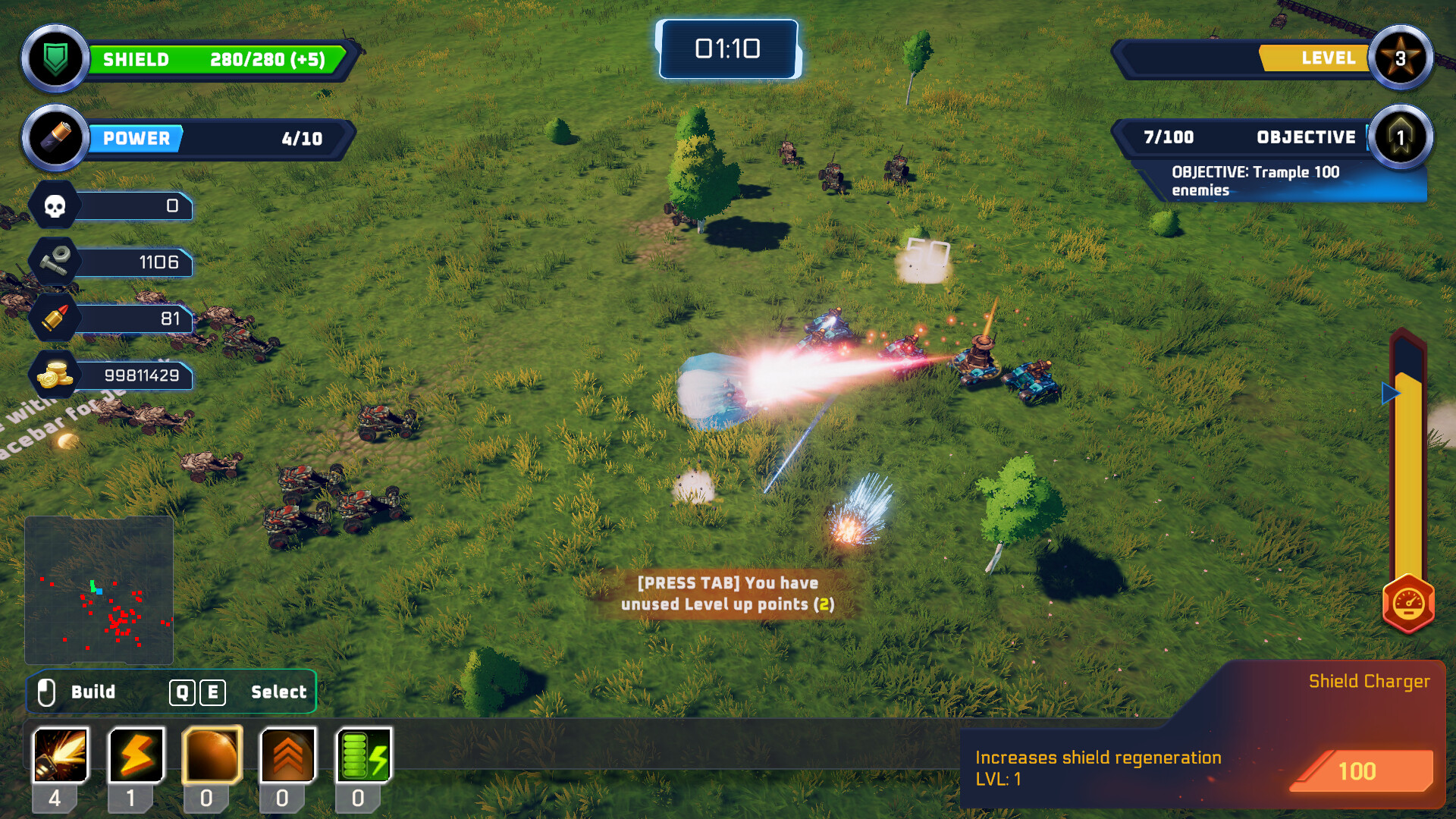The width and height of the screenshot is (1456, 819).
Task: Click the 100 cost button for Shield Charger
Action: pos(1357,771)
